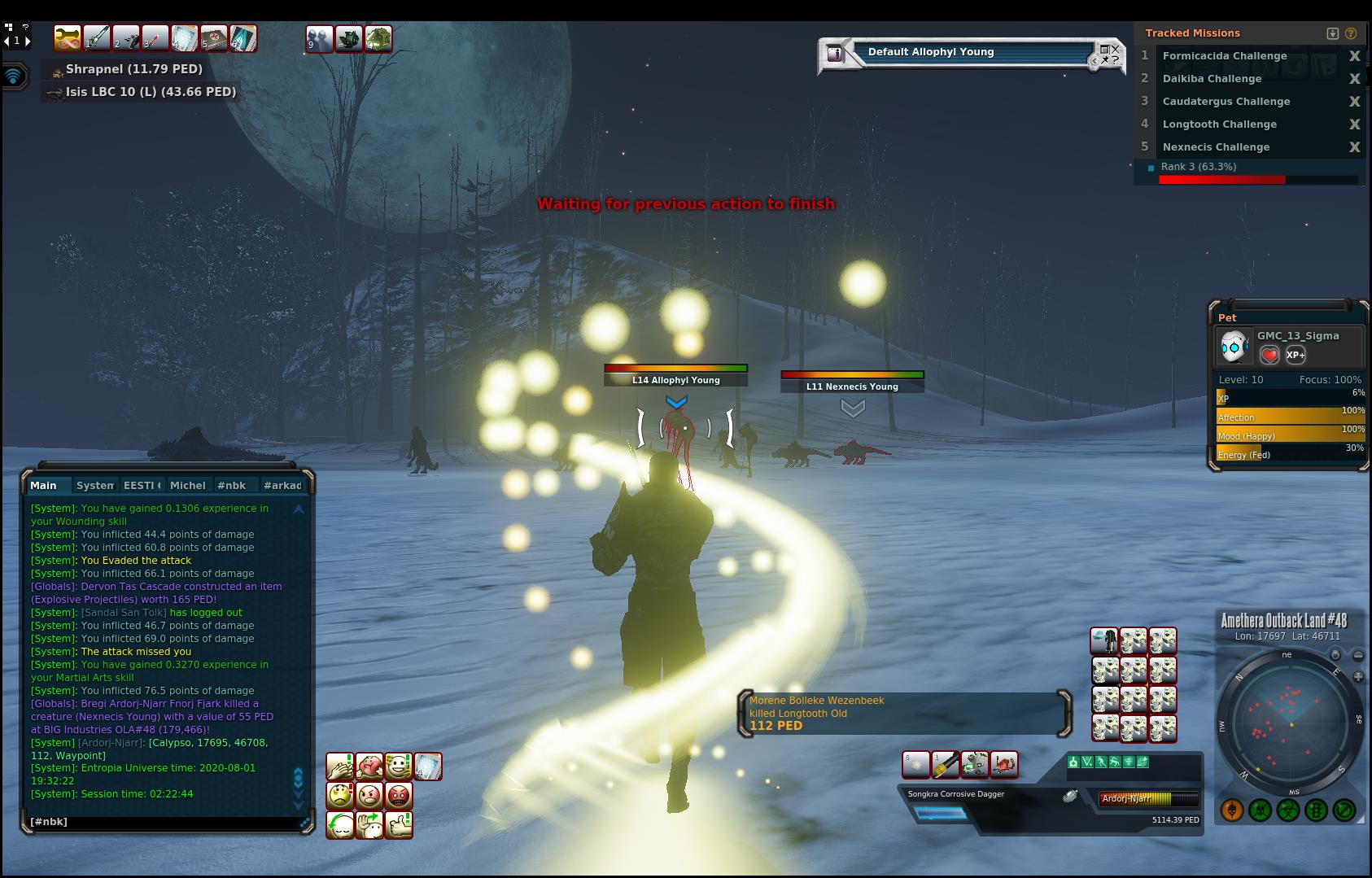Open the Nexnecis Challenge tracked mission
This screenshot has width=1372, height=878.
point(1216,147)
